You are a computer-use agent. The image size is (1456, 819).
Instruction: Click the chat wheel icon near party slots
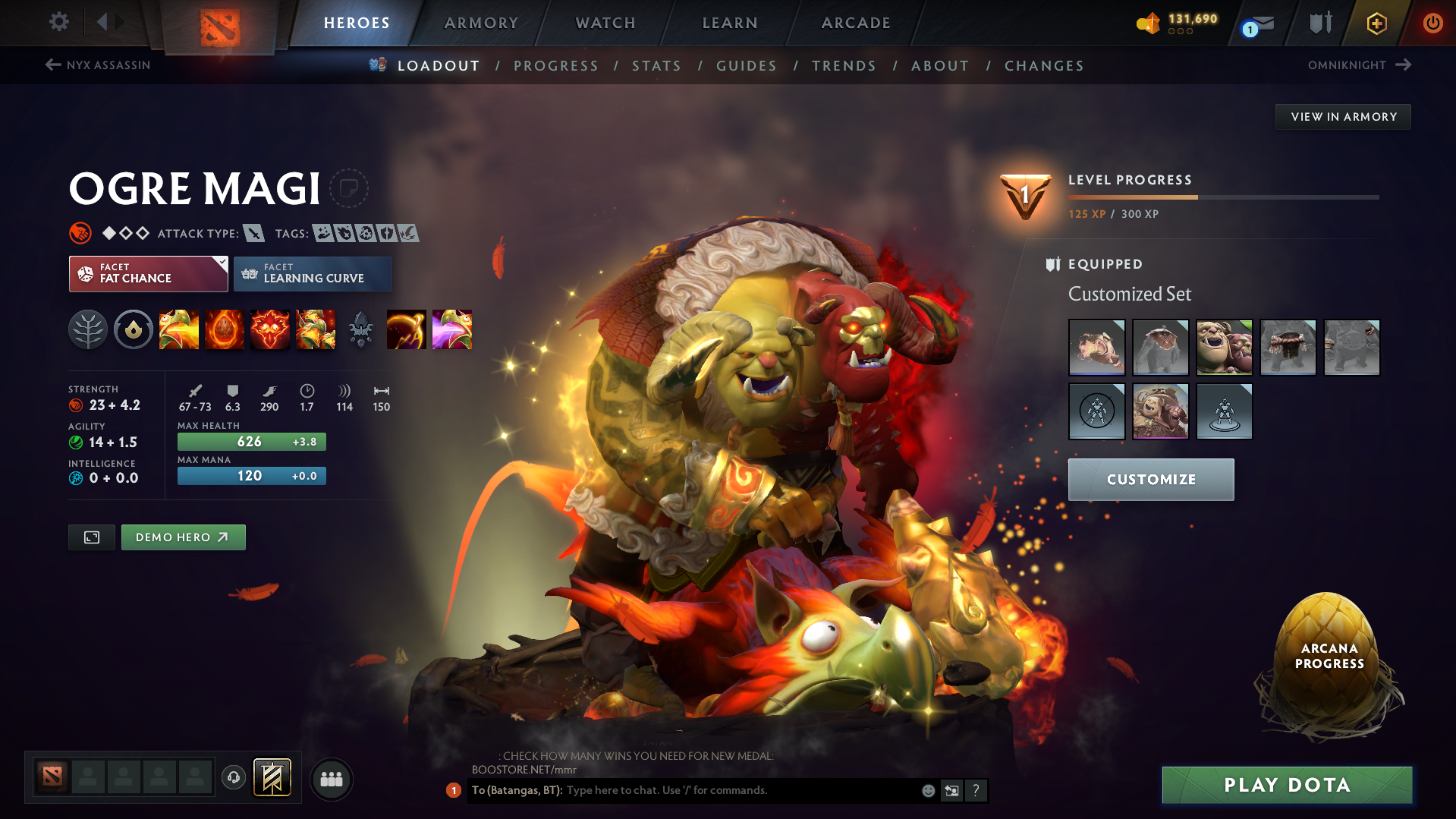233,779
